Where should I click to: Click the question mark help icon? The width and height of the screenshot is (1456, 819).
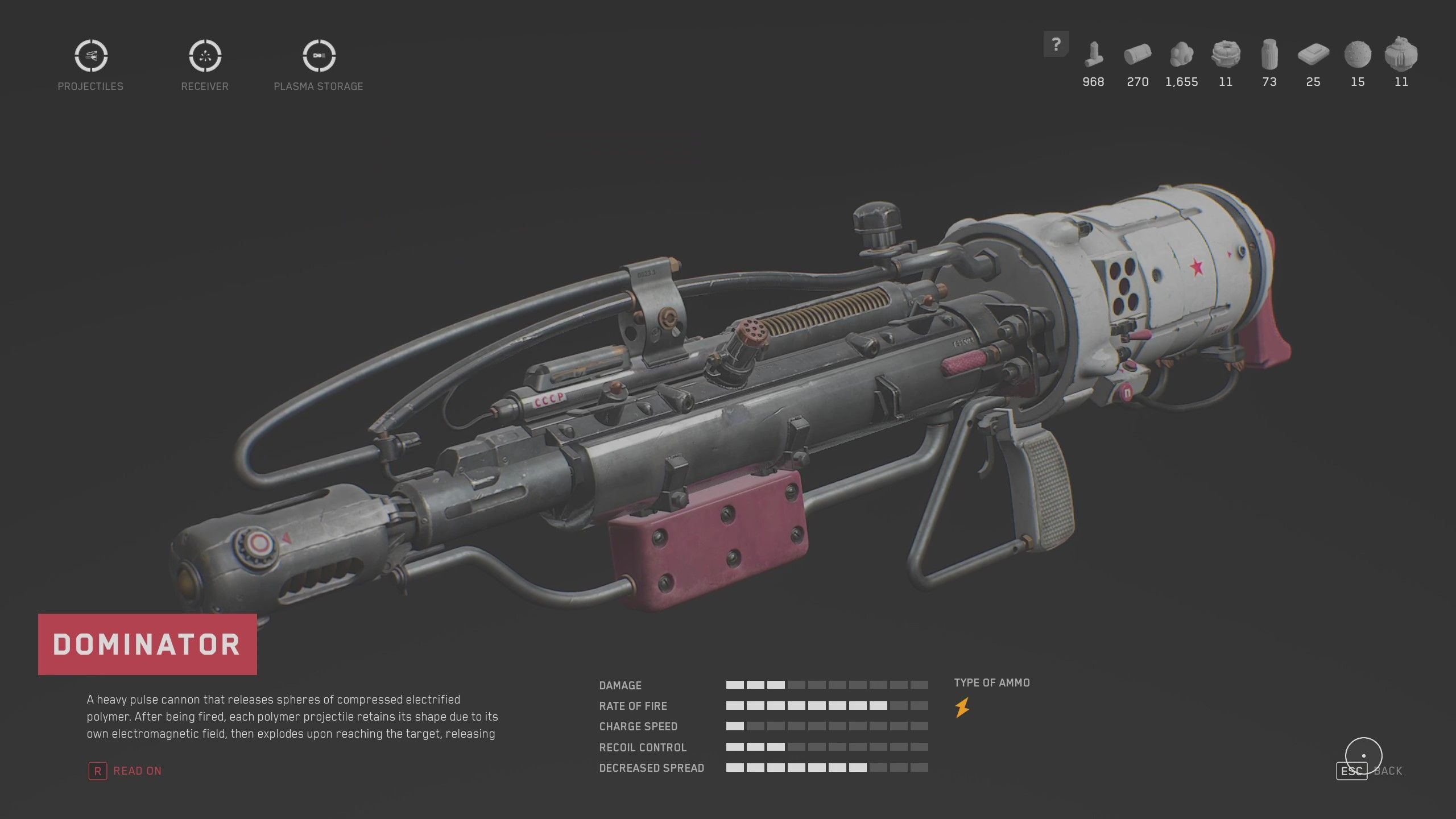click(x=1057, y=43)
